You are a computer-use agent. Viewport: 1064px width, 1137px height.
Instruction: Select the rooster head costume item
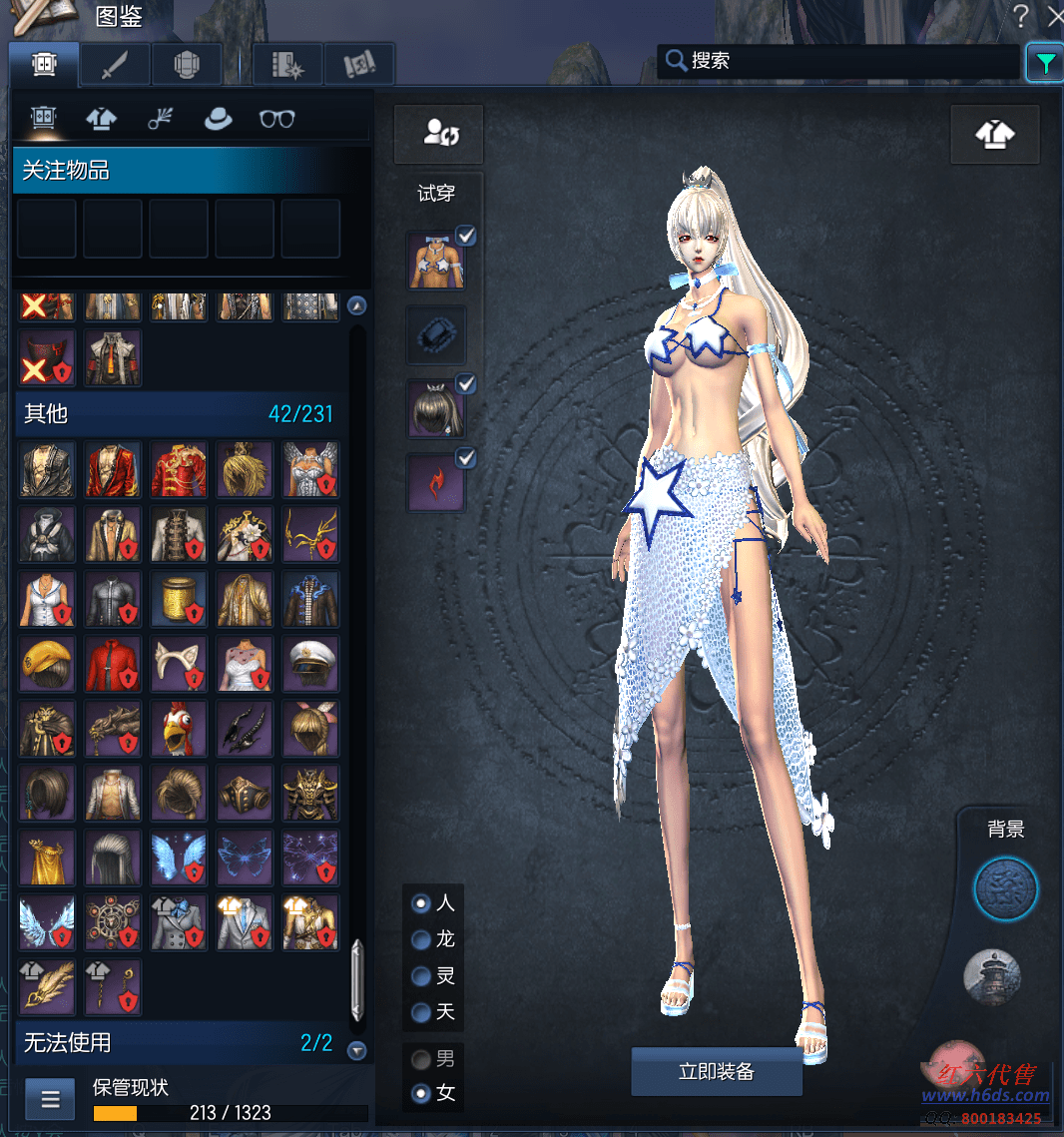point(178,729)
